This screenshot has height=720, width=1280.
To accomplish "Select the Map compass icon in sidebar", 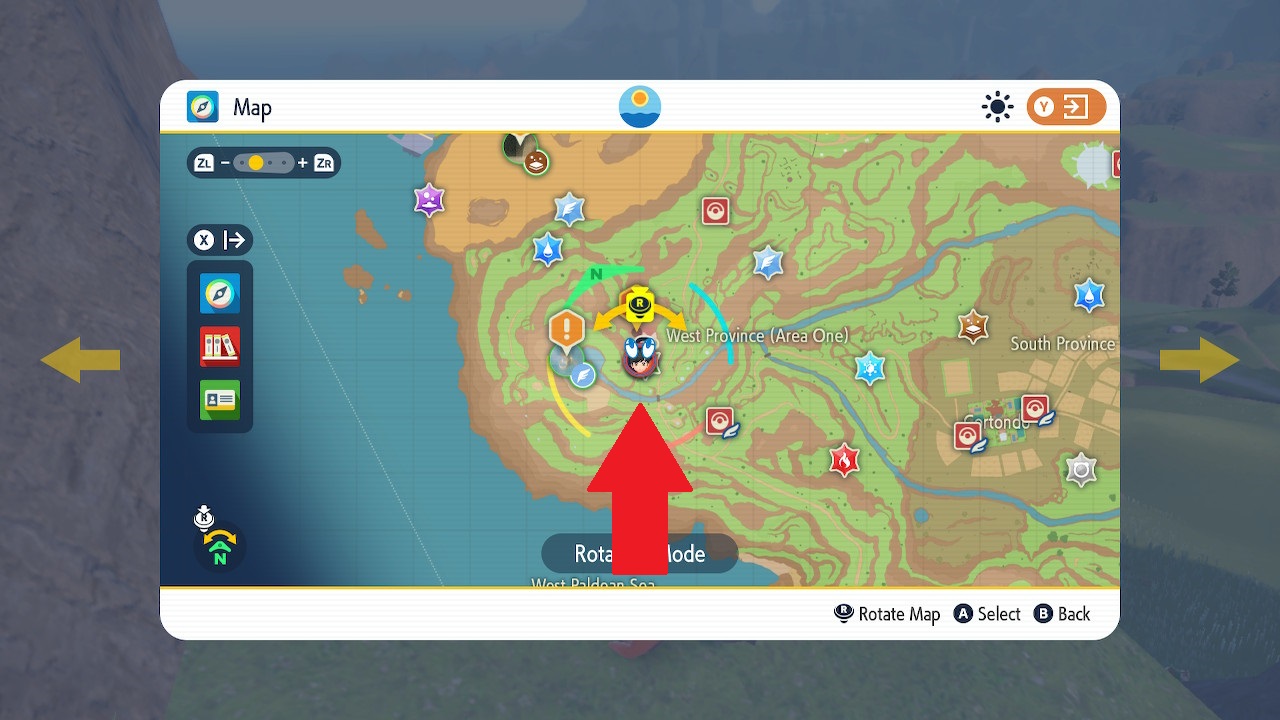I will pos(219,294).
